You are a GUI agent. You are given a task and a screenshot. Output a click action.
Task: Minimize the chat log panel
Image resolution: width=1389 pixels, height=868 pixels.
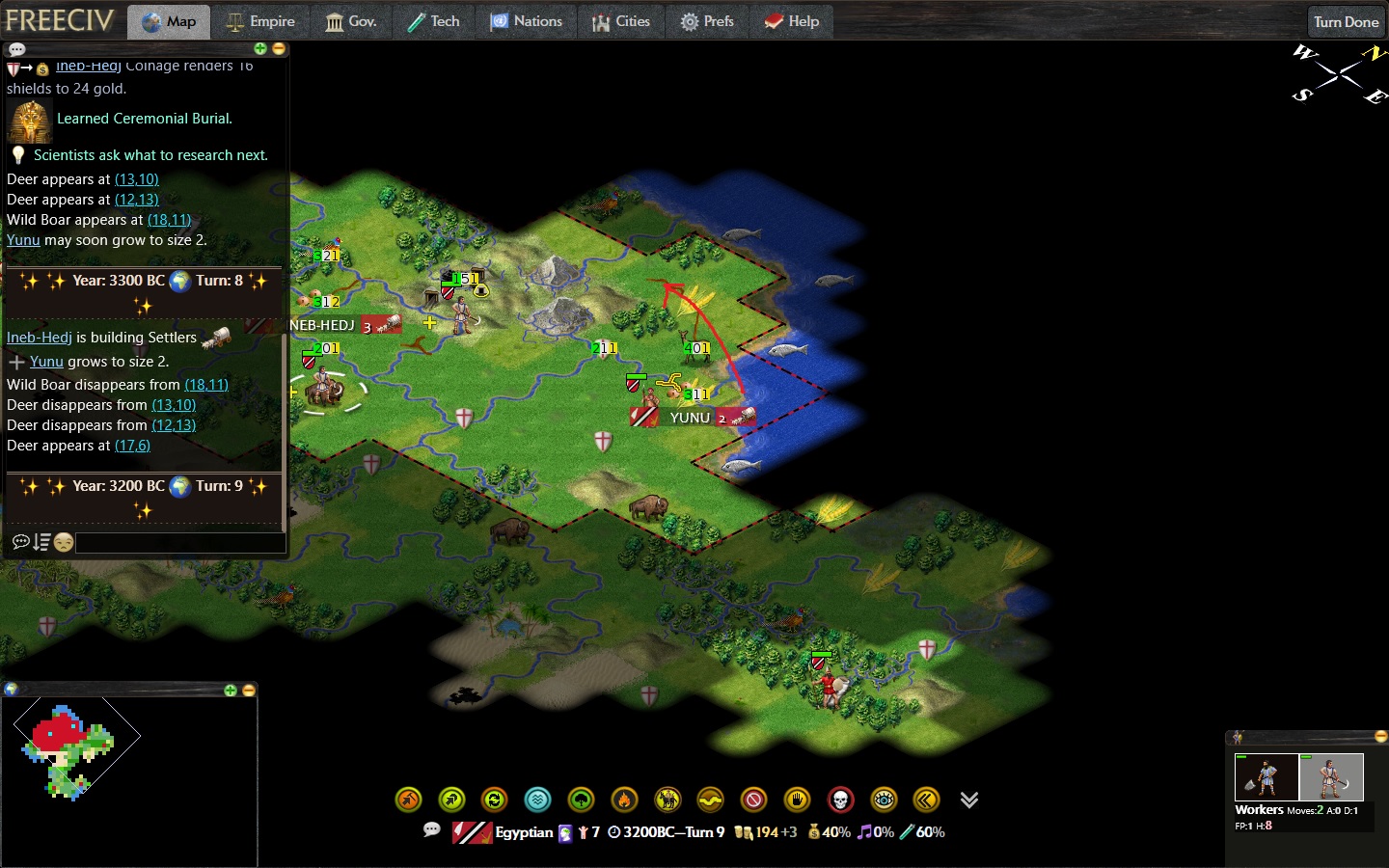pyautogui.click(x=279, y=48)
